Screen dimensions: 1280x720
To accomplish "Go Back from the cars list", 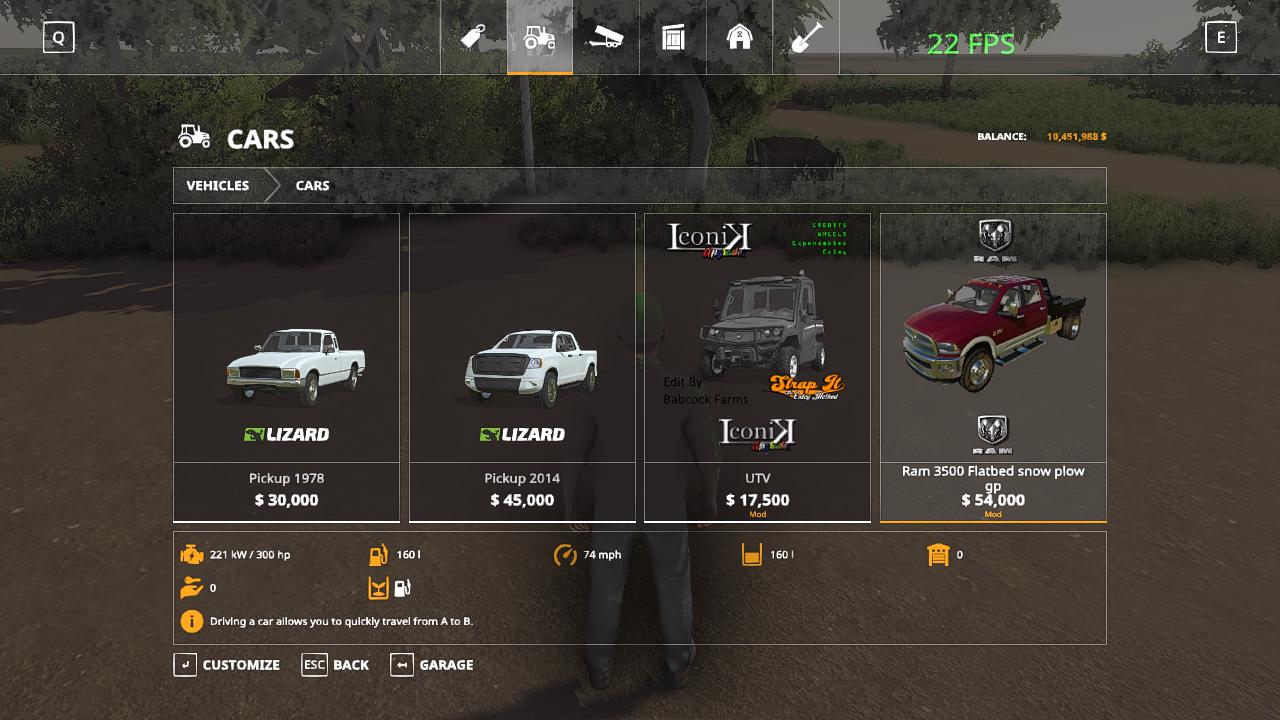I will point(337,665).
